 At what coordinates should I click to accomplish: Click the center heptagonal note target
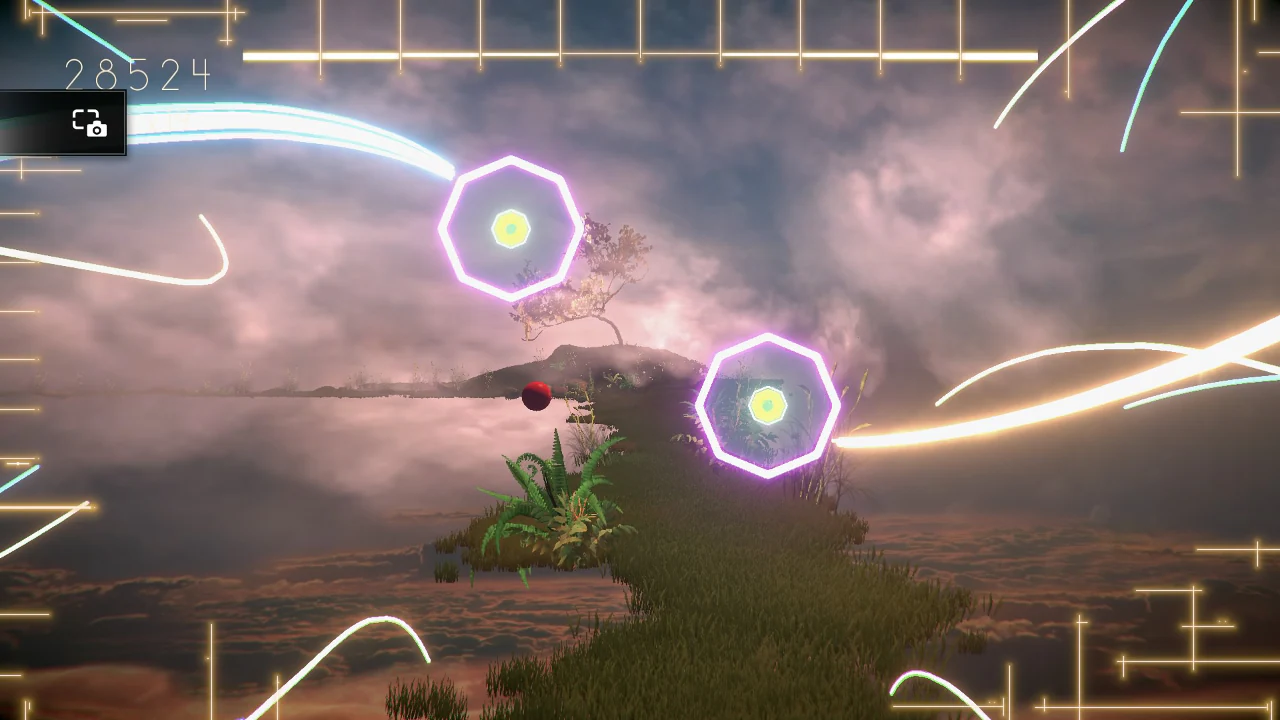770,405
